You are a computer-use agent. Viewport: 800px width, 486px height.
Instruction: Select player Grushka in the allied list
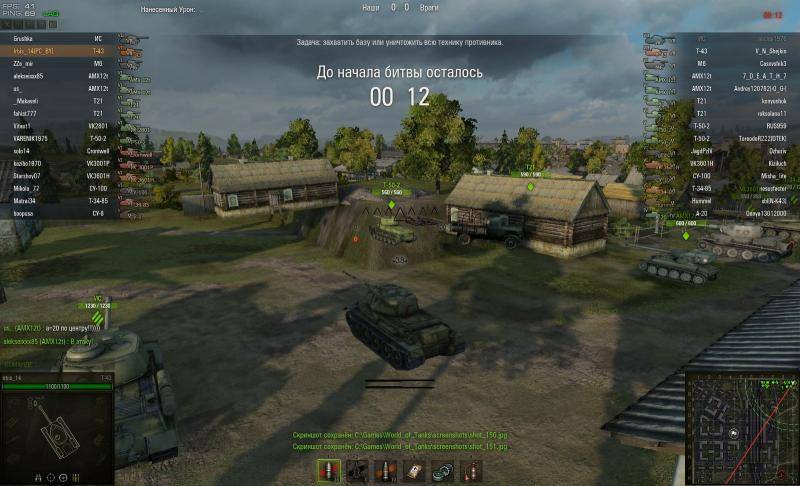27,37
